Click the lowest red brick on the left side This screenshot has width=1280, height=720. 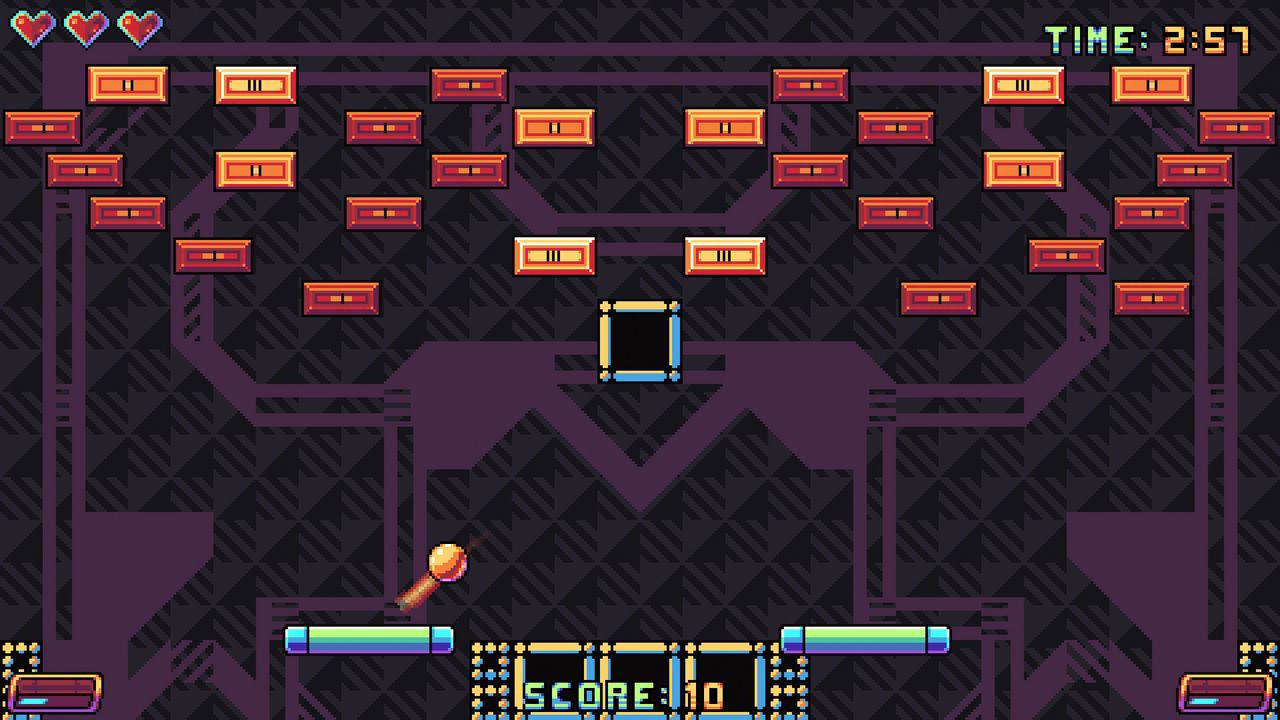[342, 296]
